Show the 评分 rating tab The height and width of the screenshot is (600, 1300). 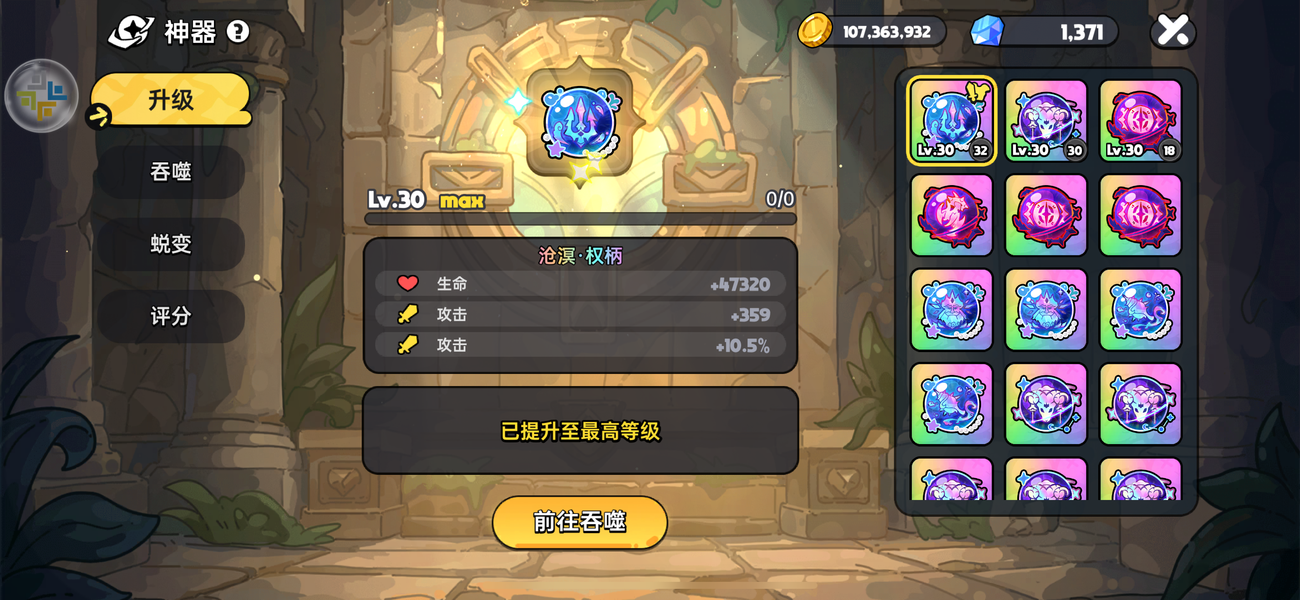pyautogui.click(x=170, y=316)
